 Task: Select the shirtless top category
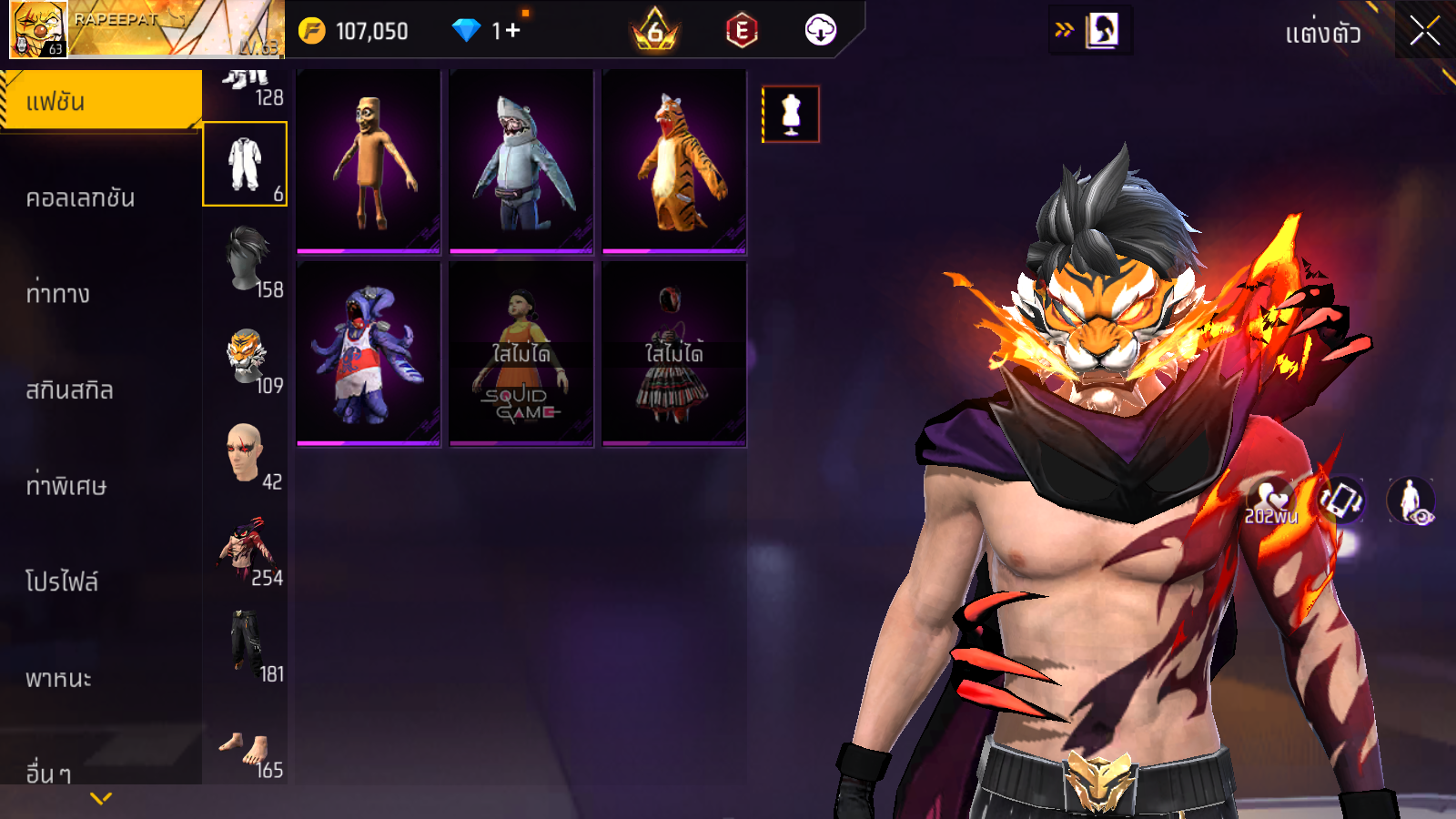click(246, 550)
